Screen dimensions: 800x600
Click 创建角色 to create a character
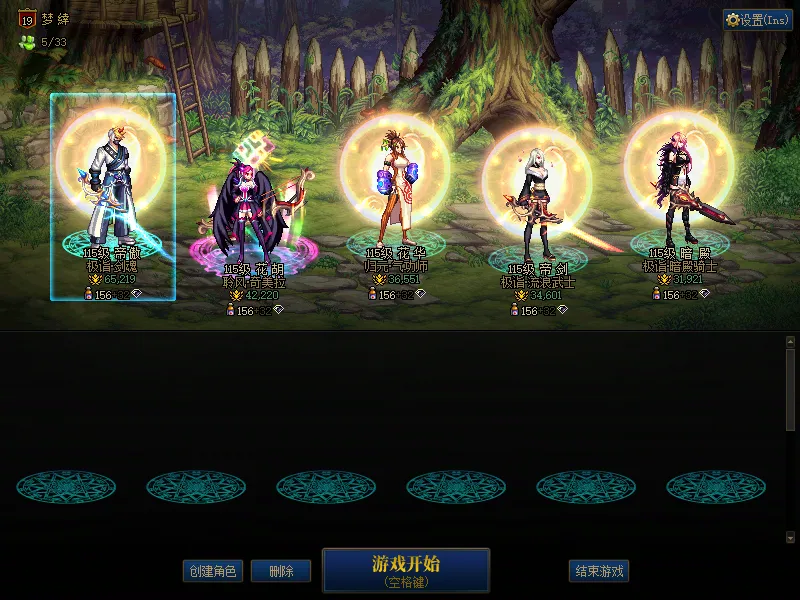(x=212, y=571)
